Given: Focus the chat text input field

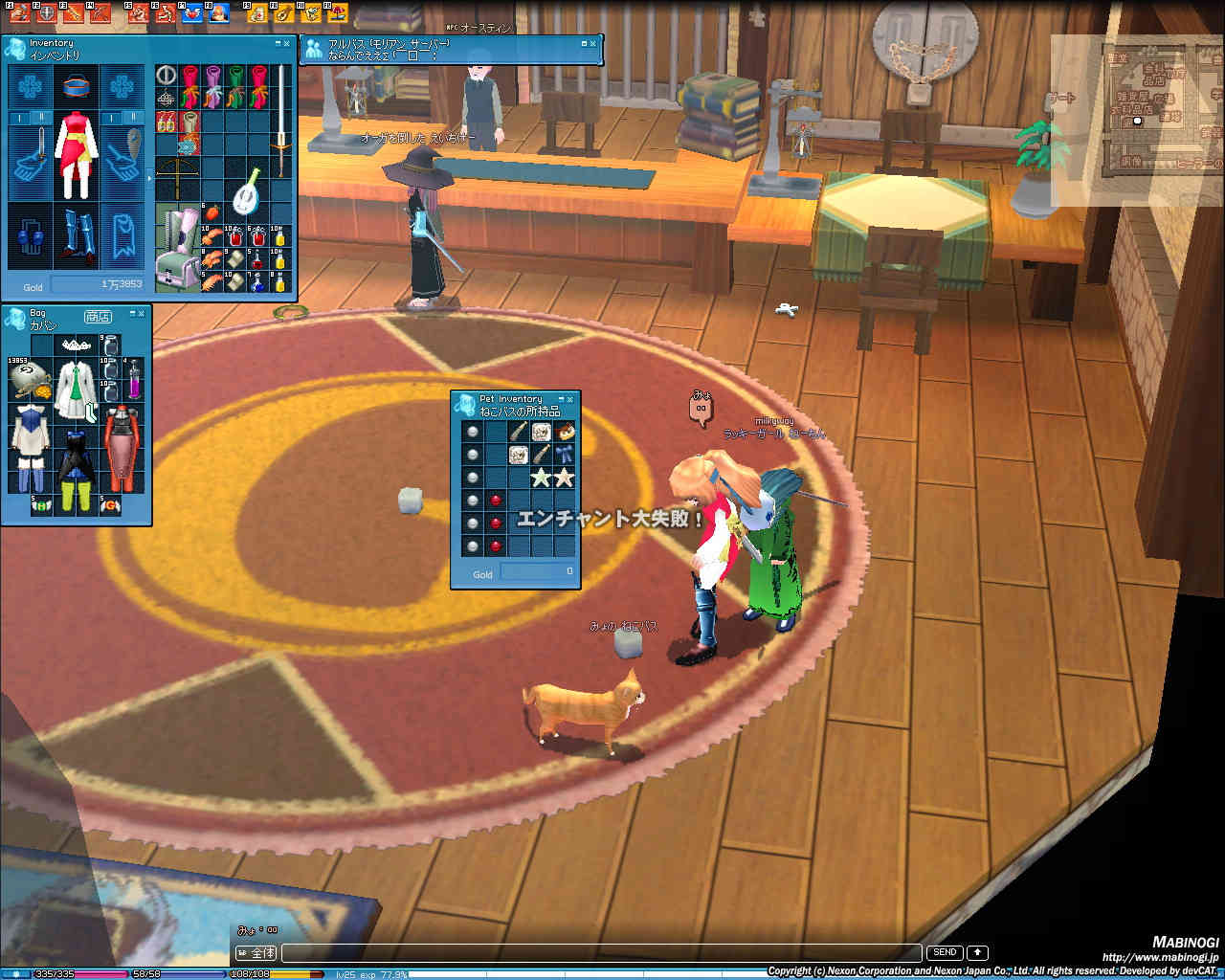Looking at the screenshot, I should pos(601,953).
